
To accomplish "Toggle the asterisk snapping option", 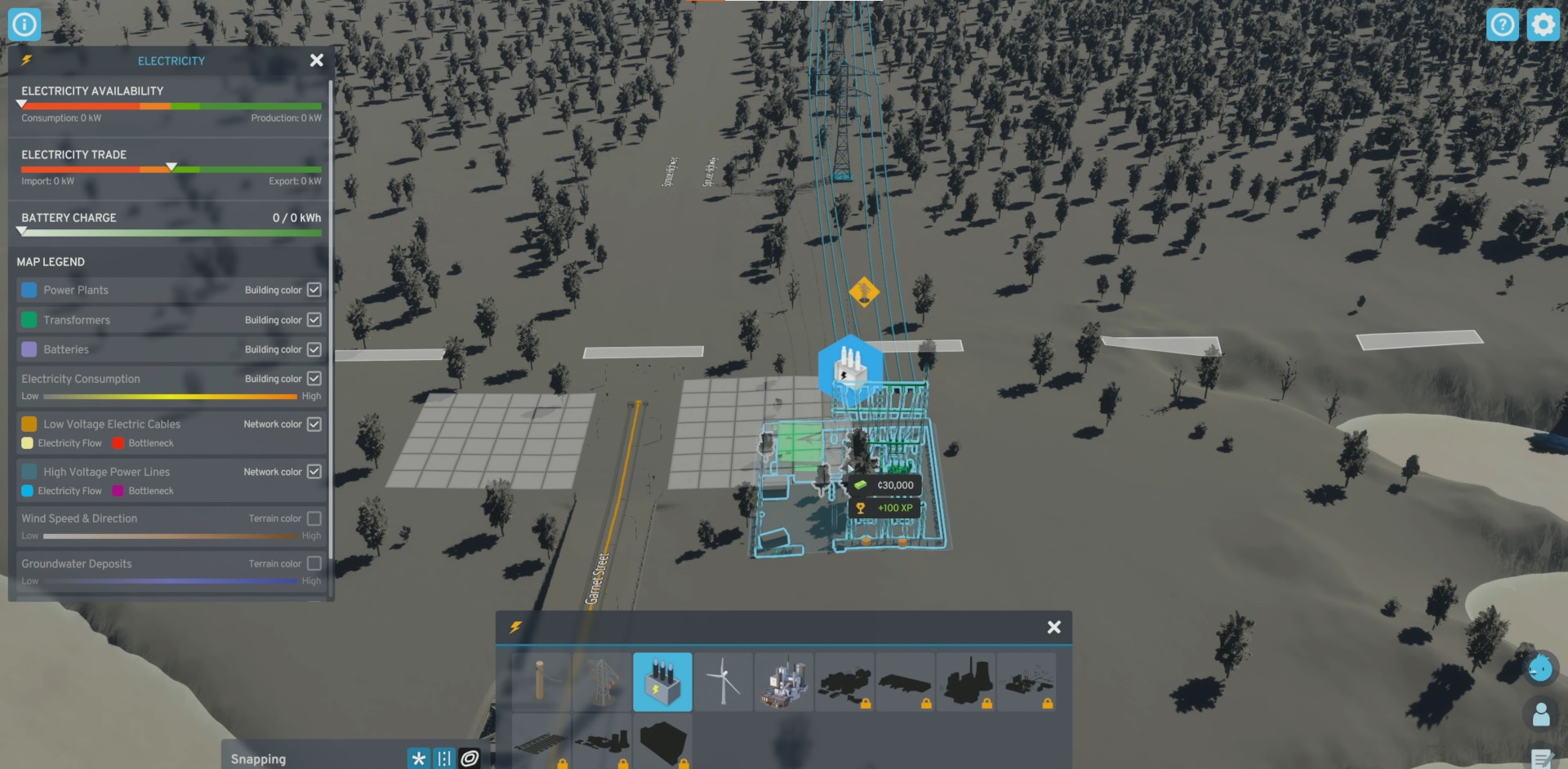I will point(419,758).
